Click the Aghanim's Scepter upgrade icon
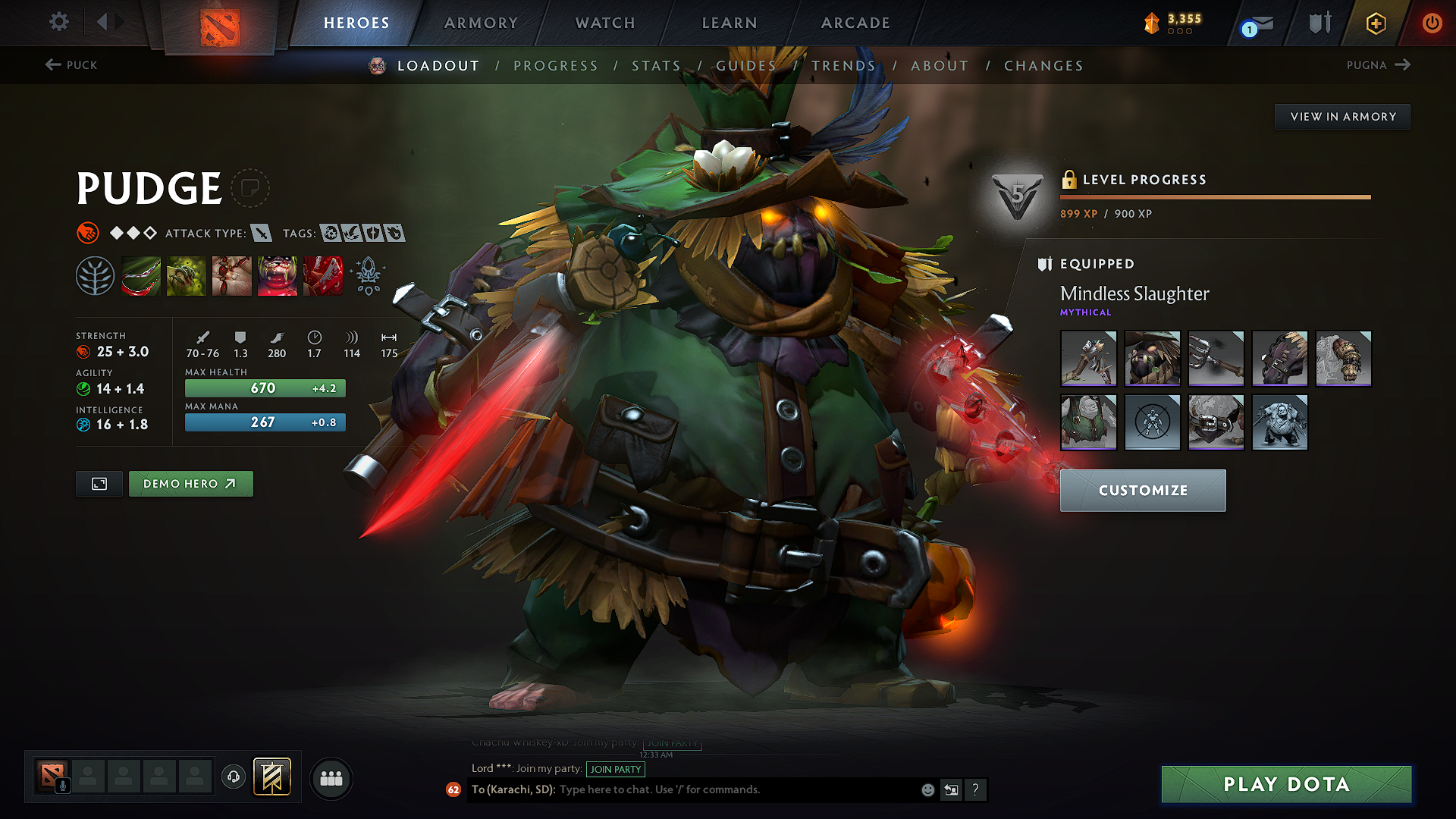The height and width of the screenshot is (819, 1456). pyautogui.click(x=368, y=277)
